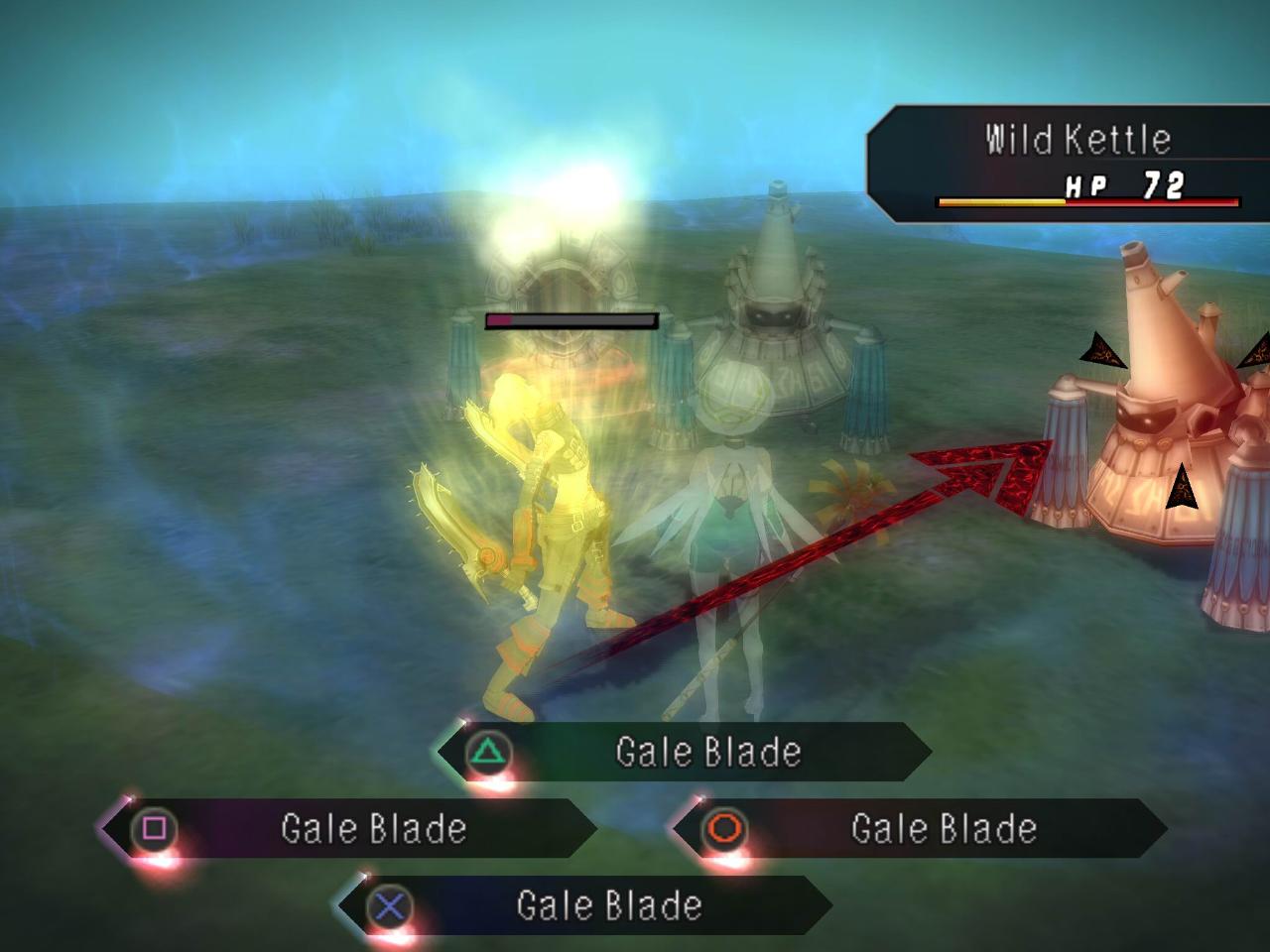1270x952 pixels.
Task: Click the orange Circle button icon
Action: pos(727,829)
